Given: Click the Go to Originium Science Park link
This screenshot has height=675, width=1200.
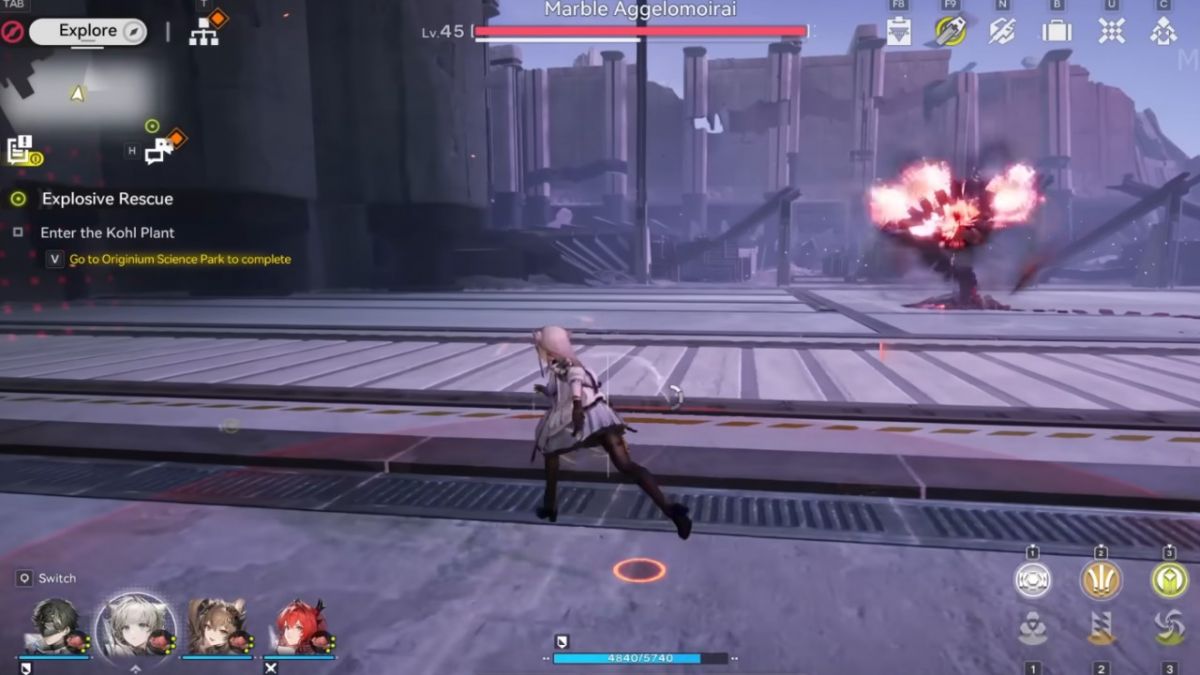Looking at the screenshot, I should (x=180, y=260).
